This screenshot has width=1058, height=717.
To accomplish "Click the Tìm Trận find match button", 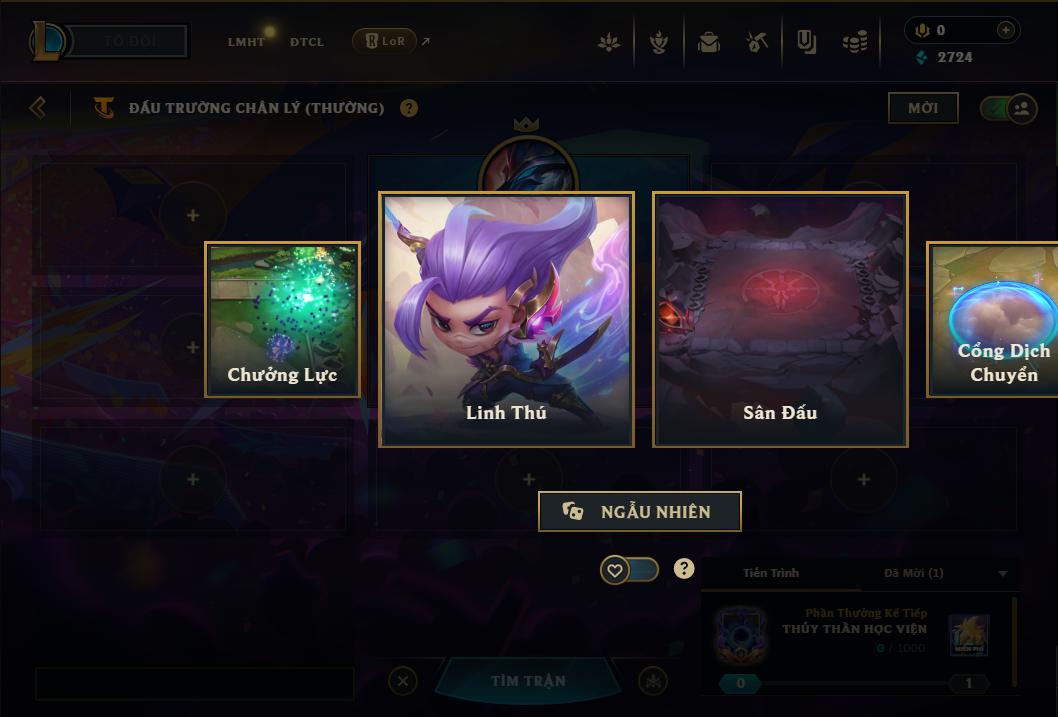I will tap(528, 681).
